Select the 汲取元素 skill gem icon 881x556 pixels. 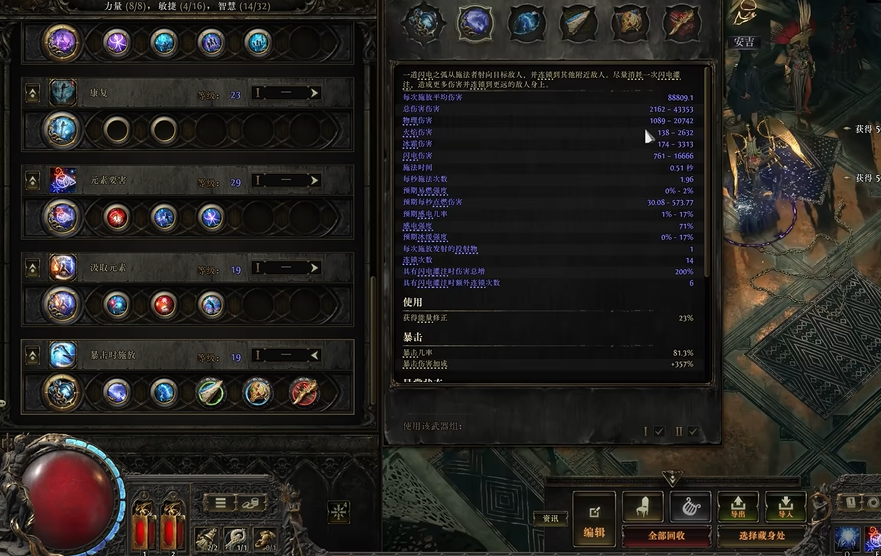click(62, 268)
